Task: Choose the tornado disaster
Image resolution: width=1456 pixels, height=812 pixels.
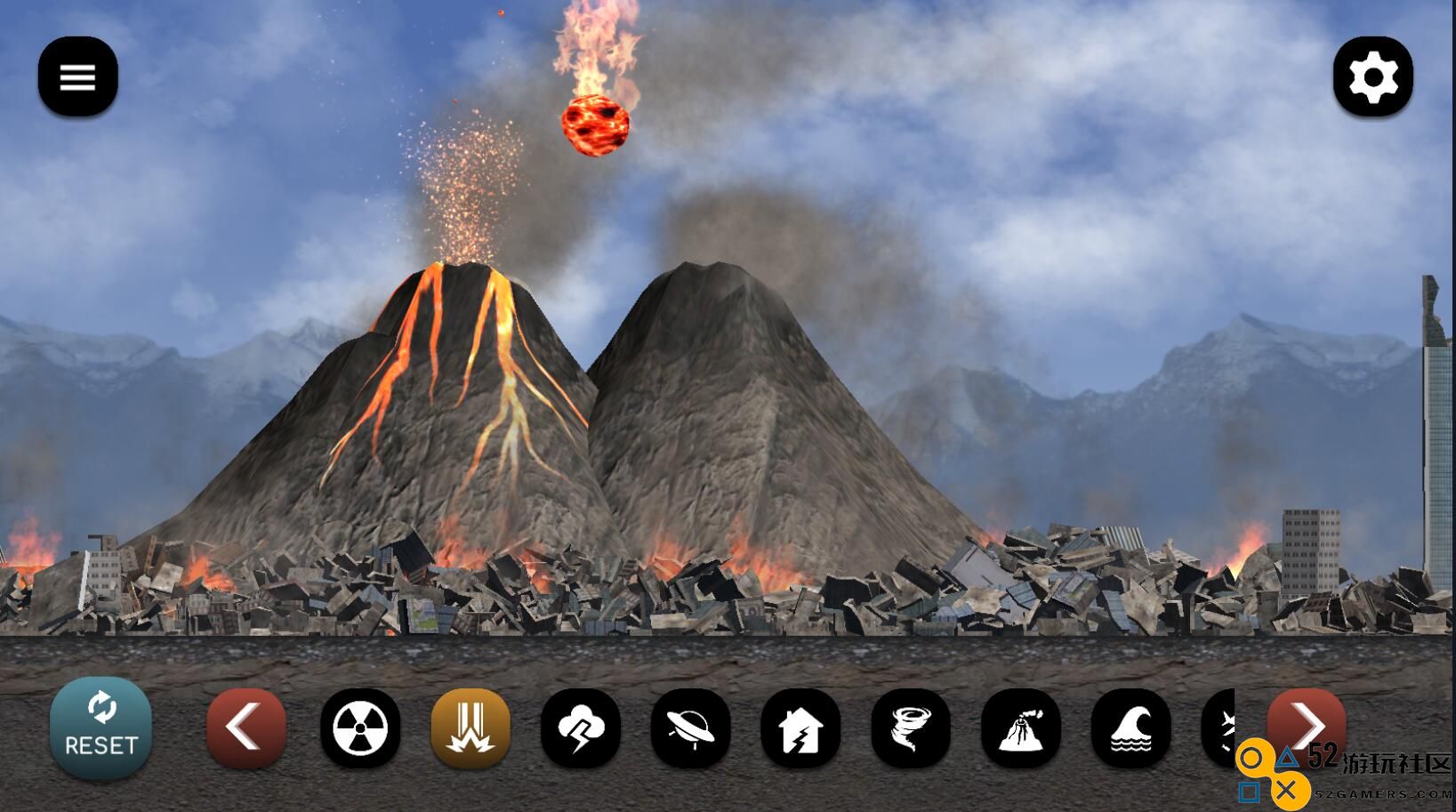Action: (911, 728)
